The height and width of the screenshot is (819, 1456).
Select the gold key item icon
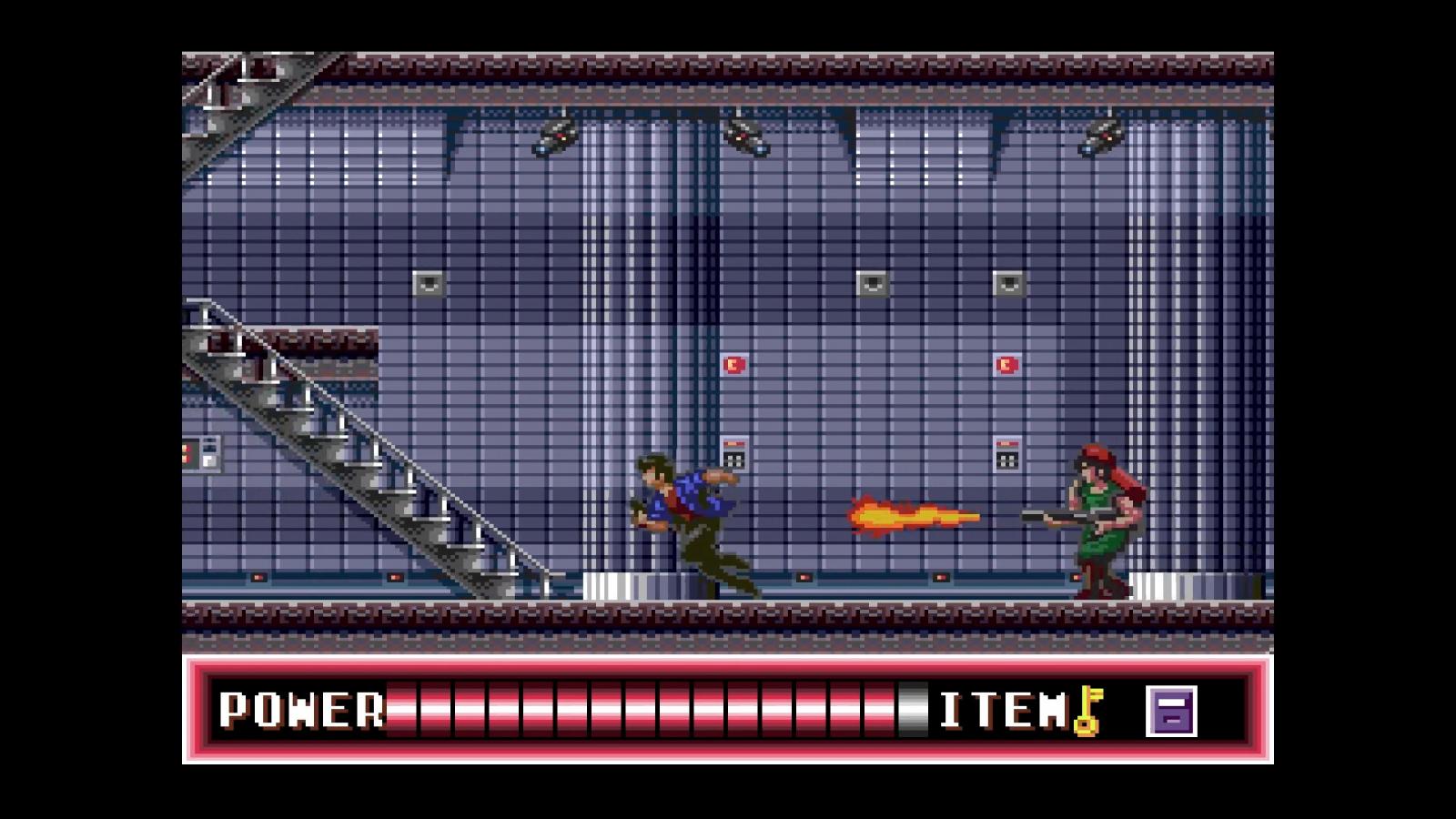[1087, 711]
